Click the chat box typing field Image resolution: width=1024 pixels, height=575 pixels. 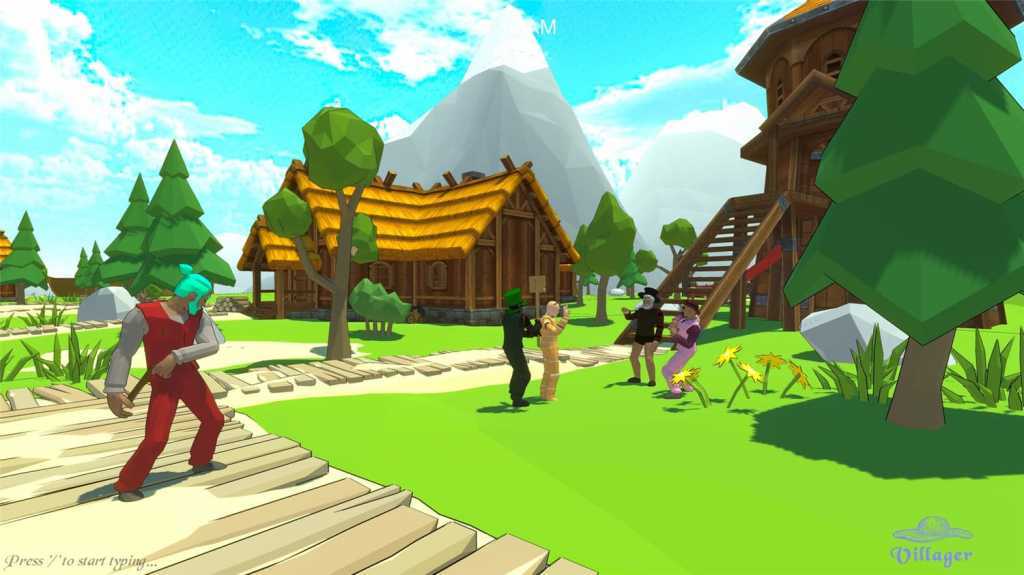(80, 561)
